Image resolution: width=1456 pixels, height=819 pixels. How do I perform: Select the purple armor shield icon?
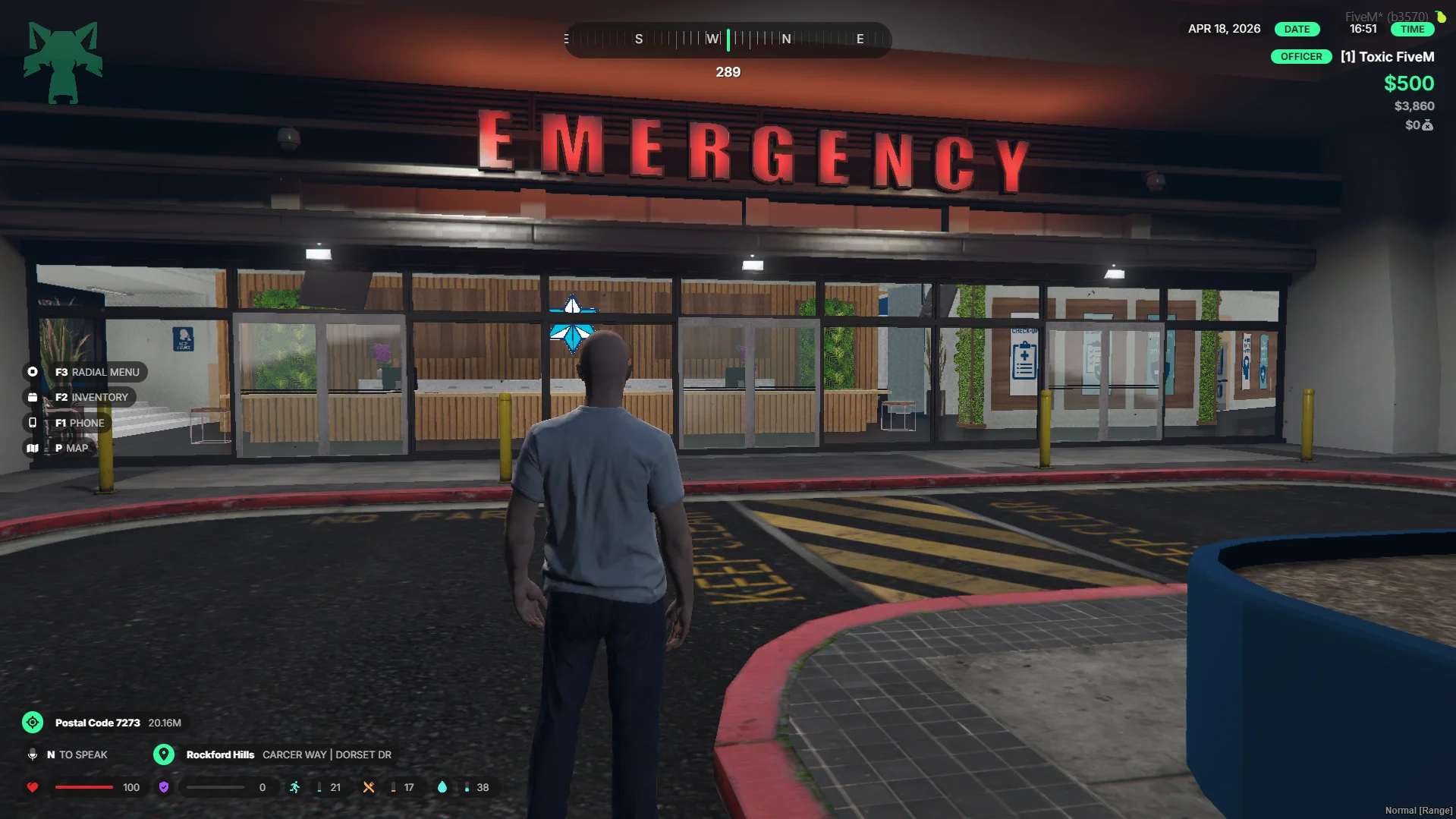[164, 787]
